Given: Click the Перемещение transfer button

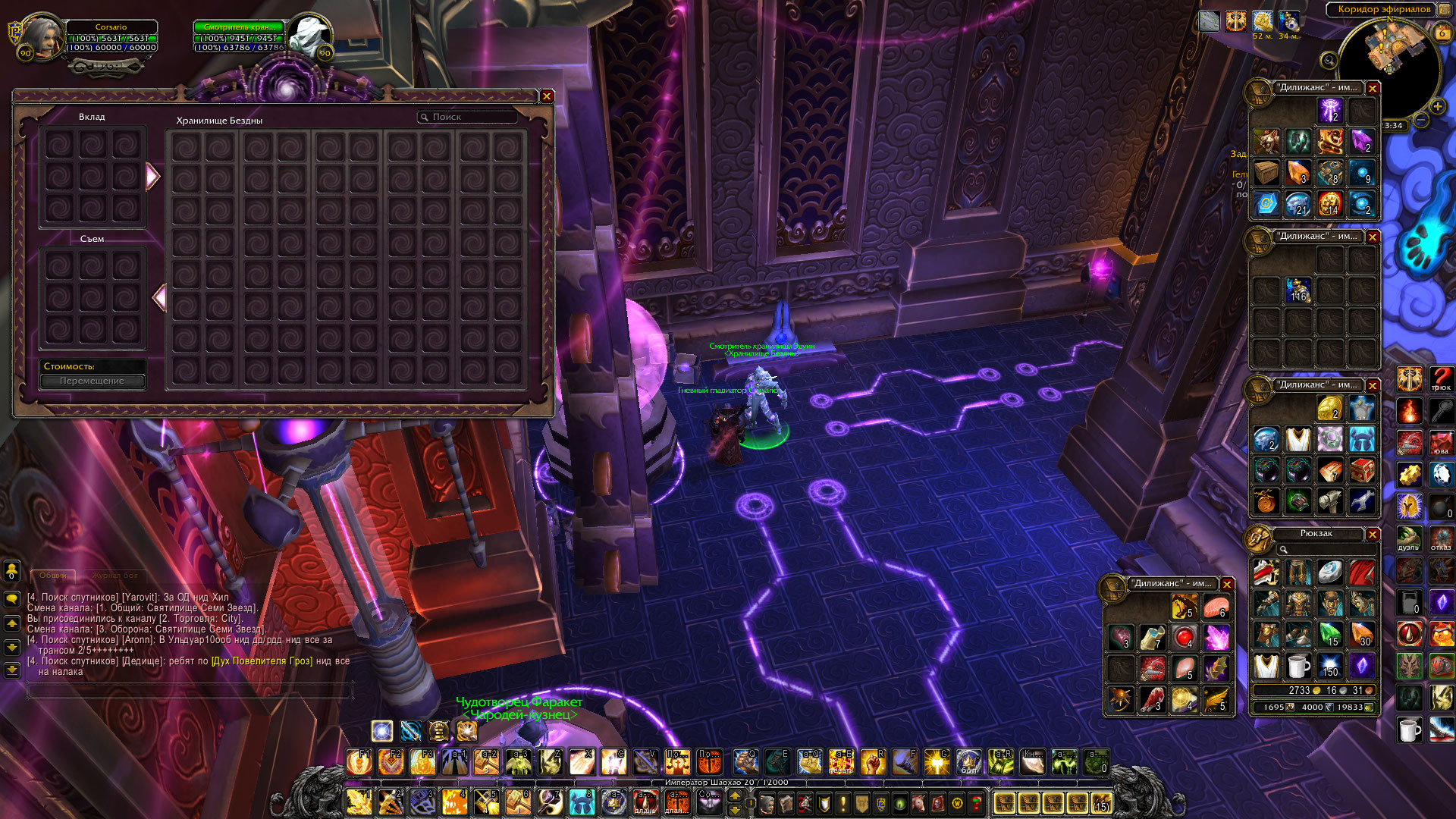Looking at the screenshot, I should click(x=93, y=381).
